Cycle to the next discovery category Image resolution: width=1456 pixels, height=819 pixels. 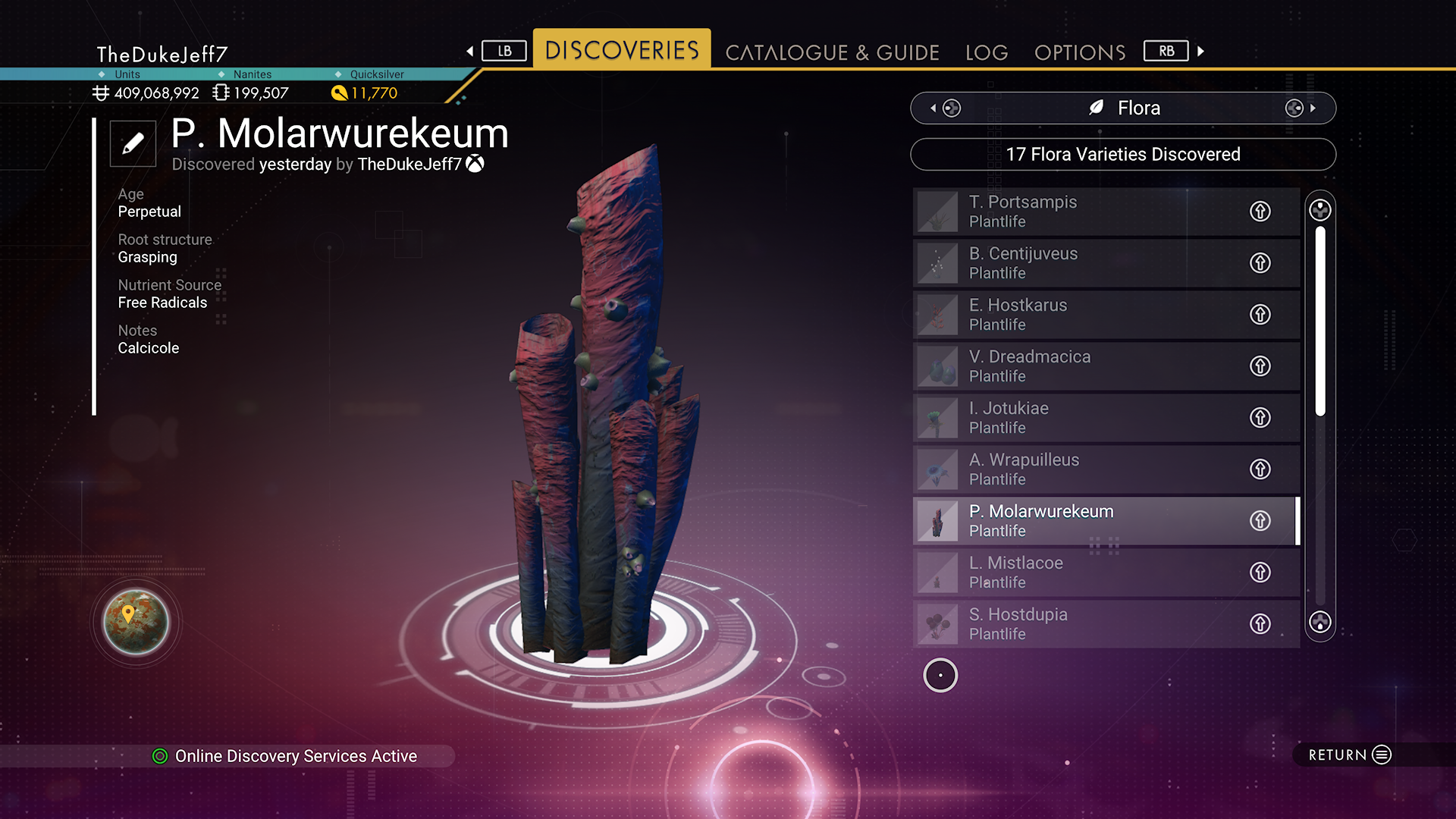(x=1300, y=108)
